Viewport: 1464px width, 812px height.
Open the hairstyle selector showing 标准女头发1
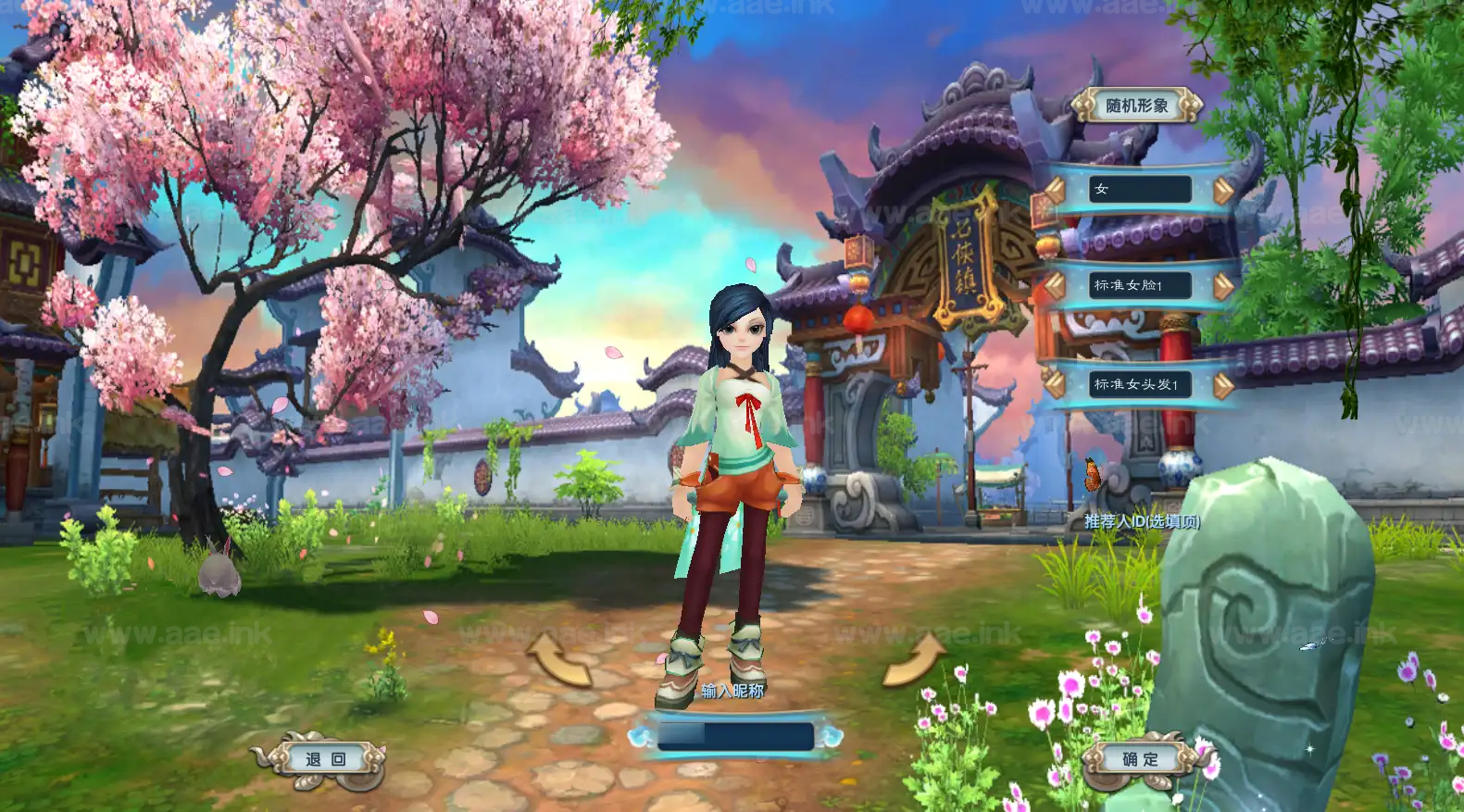(x=1139, y=386)
